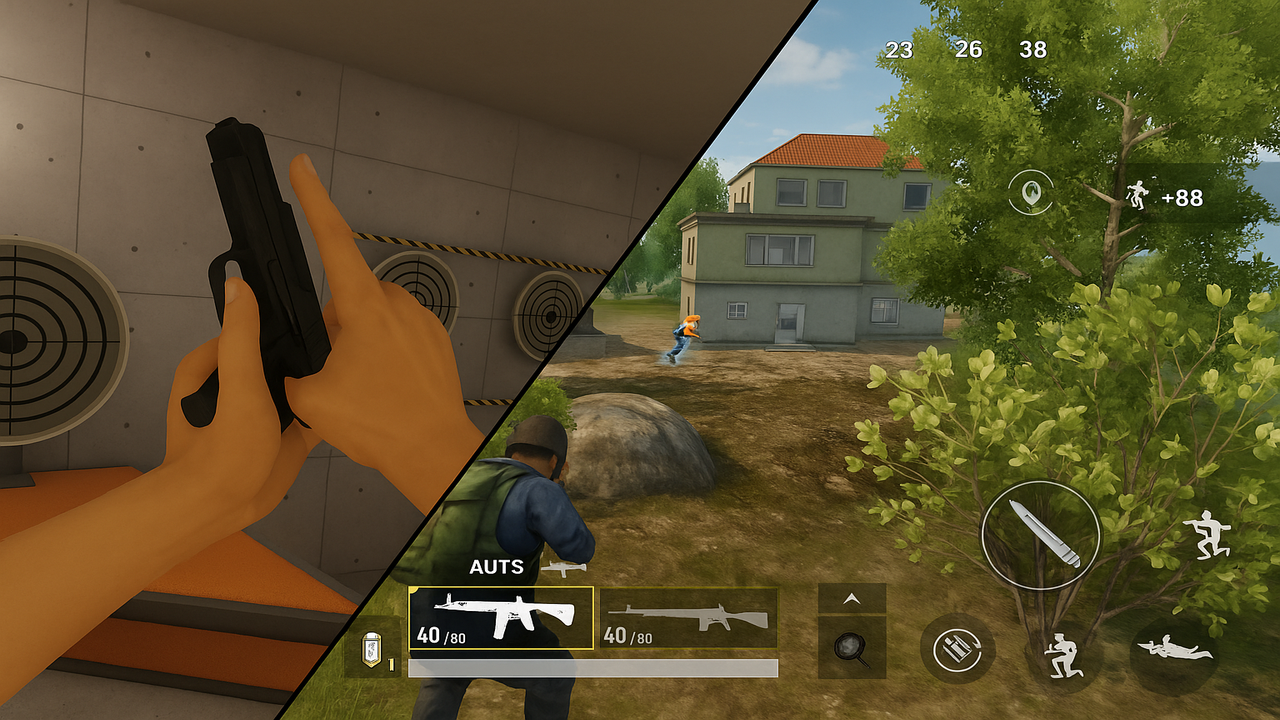Tap the location pin marker icon
This screenshot has height=720, width=1280.
[1030, 192]
